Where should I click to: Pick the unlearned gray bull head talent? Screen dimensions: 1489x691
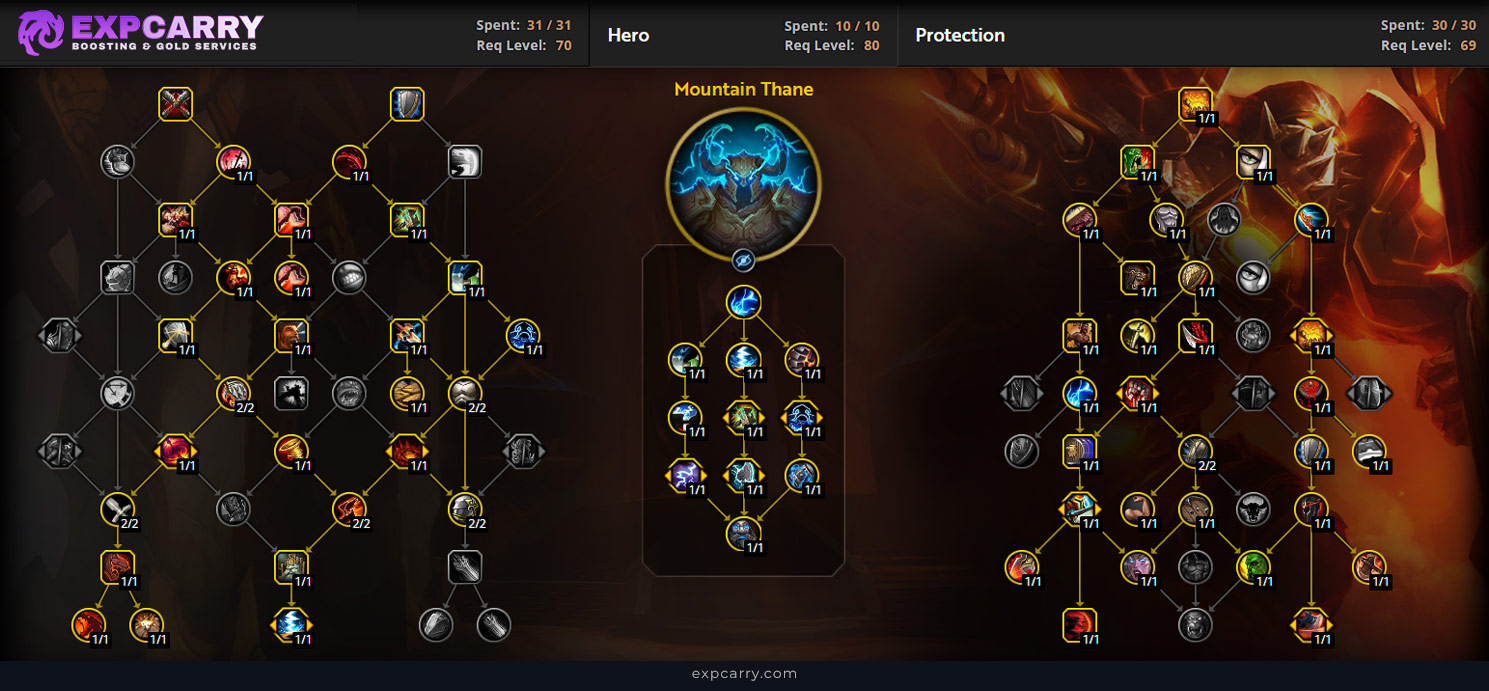tap(1253, 510)
